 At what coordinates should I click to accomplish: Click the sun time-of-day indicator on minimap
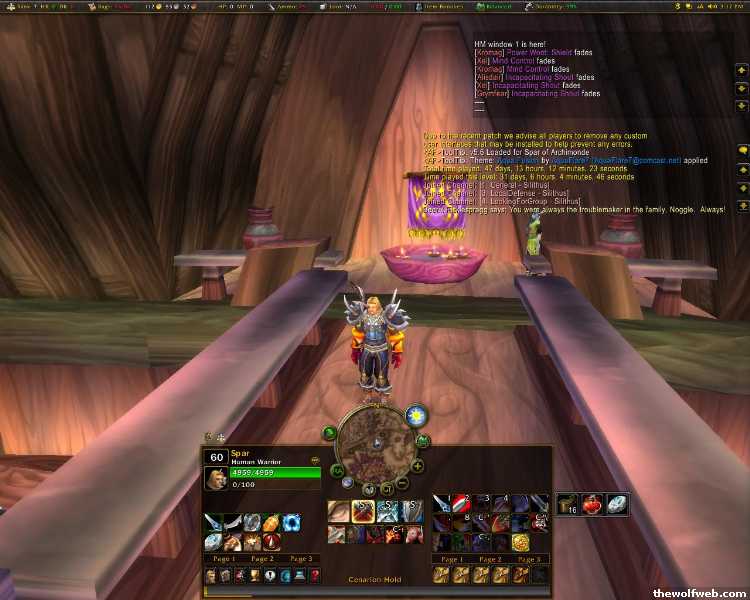click(414, 414)
